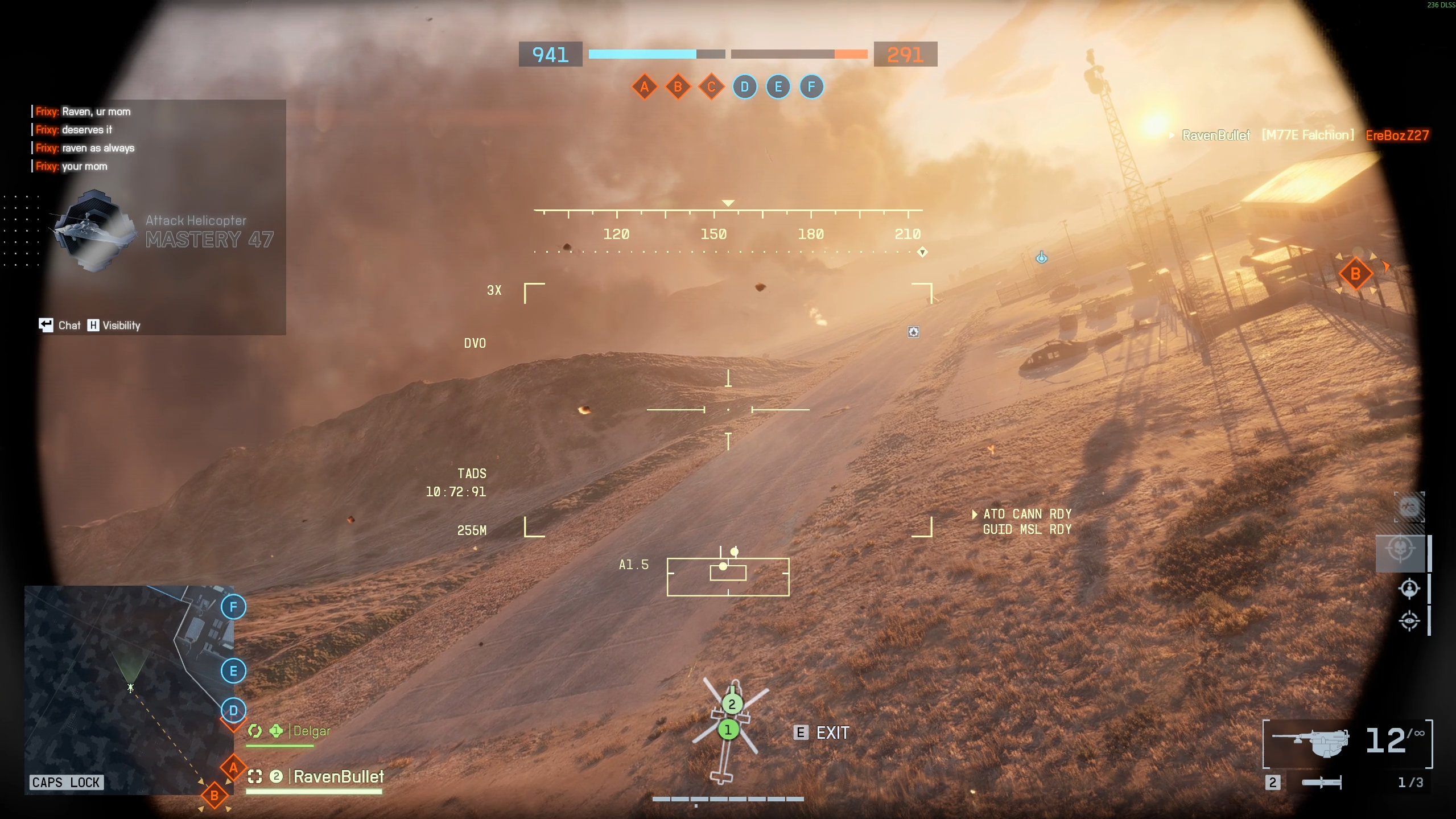Open the minimap
The width and height of the screenshot is (1456, 819).
coord(129,689)
